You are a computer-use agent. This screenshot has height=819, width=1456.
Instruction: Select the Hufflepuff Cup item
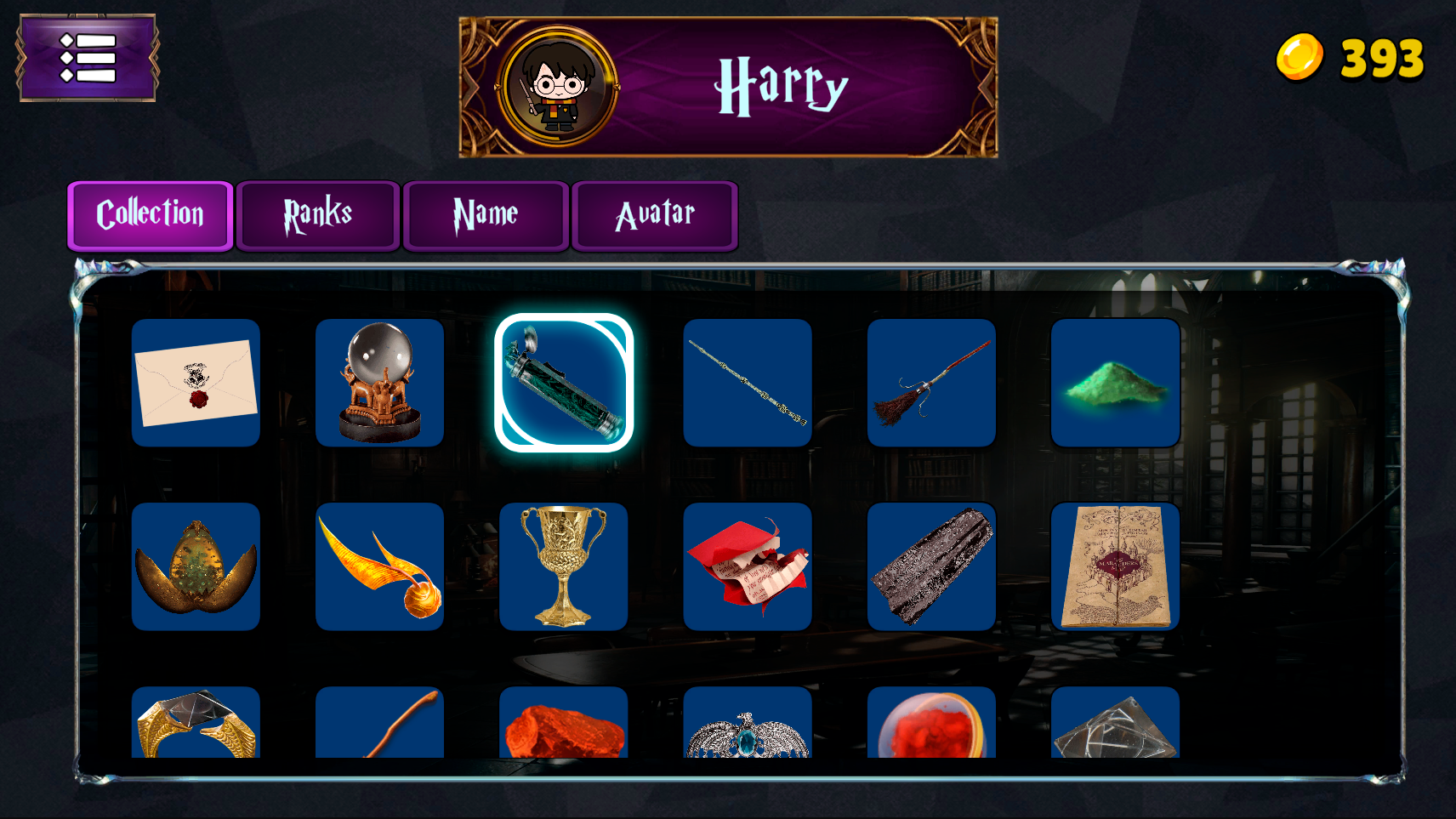click(x=564, y=566)
